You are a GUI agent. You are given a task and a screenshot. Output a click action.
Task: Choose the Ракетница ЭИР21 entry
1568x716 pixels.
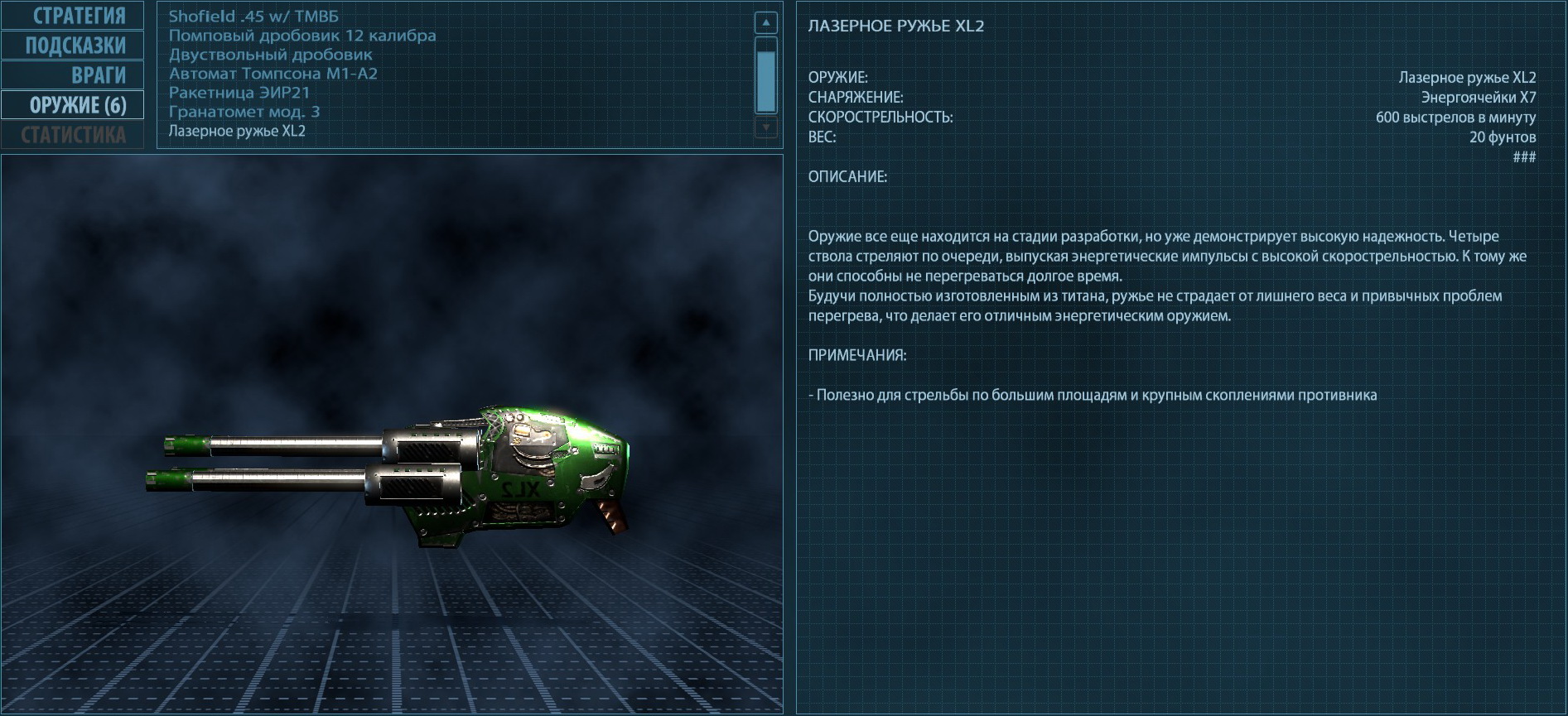click(x=239, y=93)
